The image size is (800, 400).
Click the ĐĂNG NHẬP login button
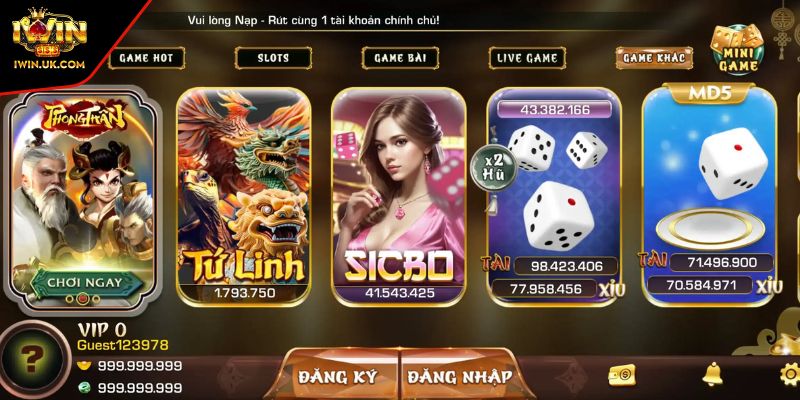tap(459, 376)
